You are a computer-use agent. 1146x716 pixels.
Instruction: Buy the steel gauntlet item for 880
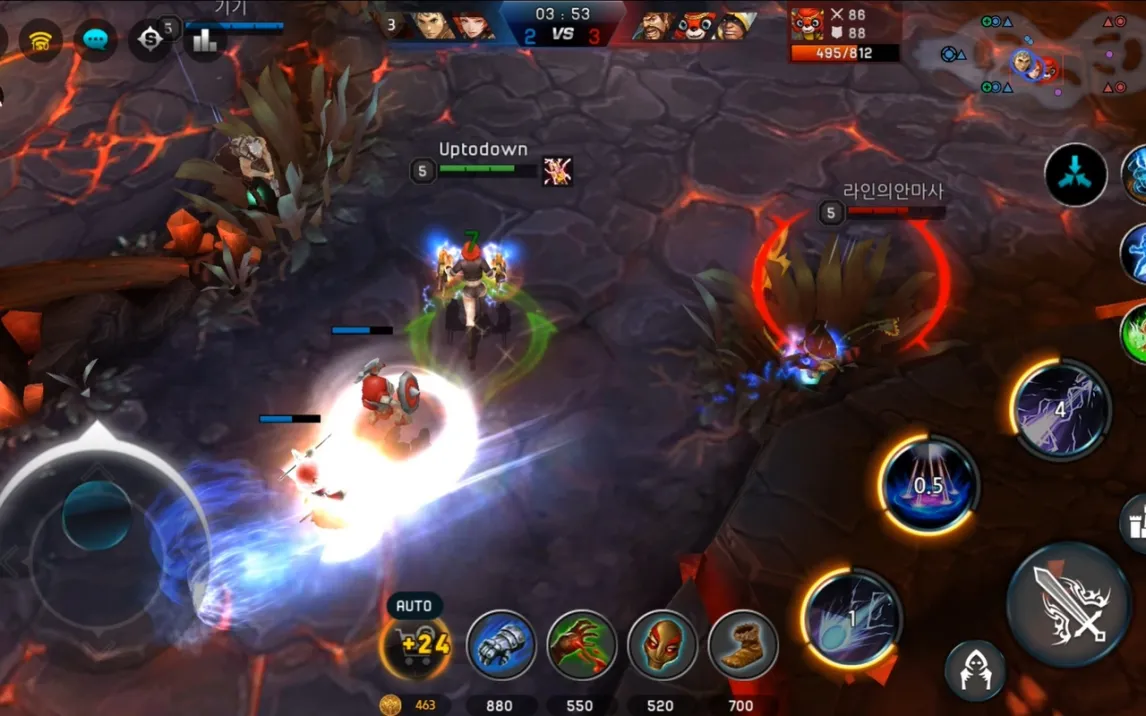coord(501,645)
